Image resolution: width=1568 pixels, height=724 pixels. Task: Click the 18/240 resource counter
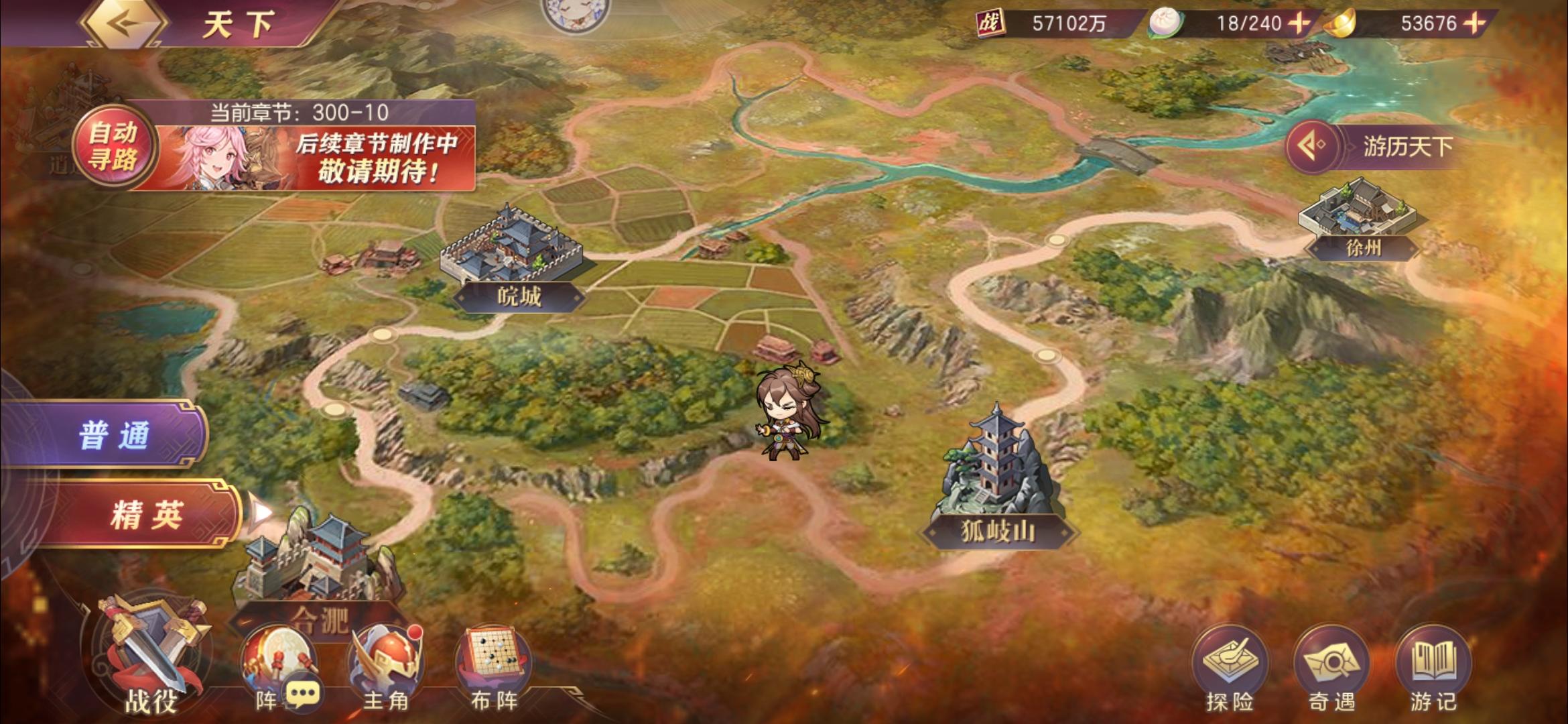tap(1250, 22)
